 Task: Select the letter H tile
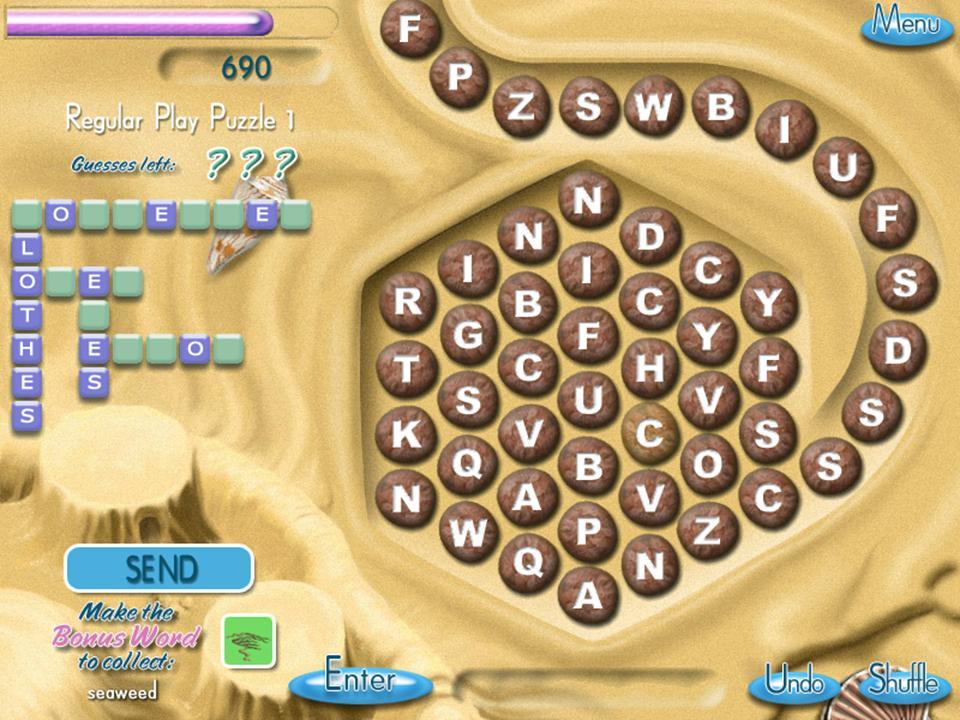[650, 369]
